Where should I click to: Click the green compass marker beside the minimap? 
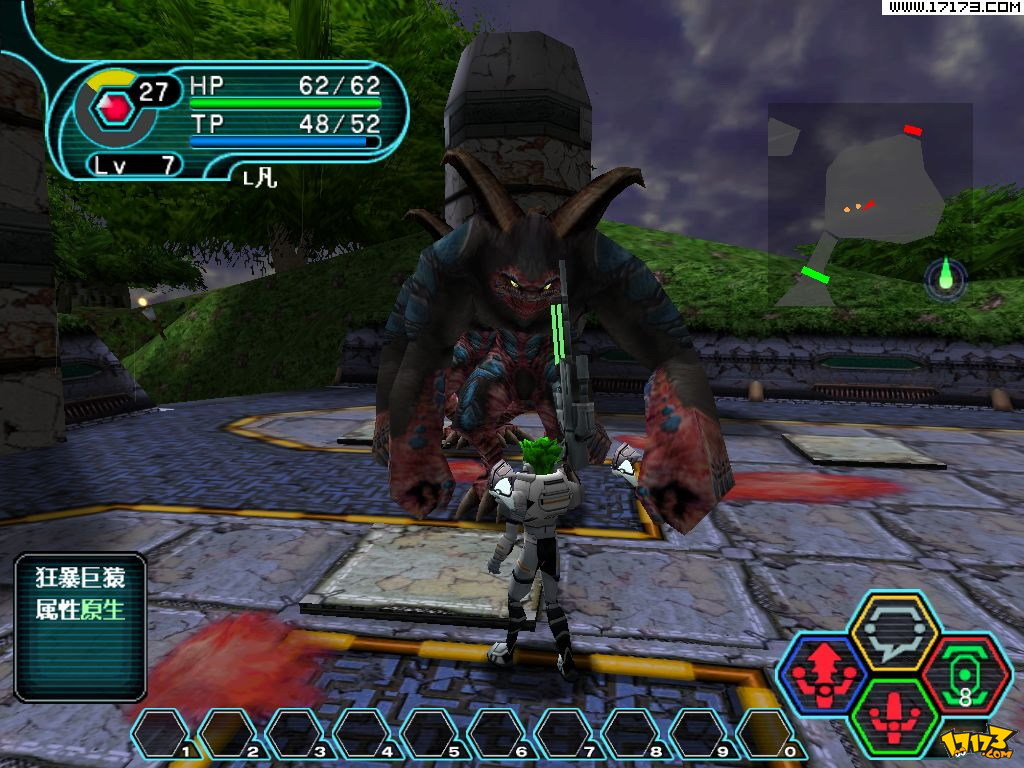[946, 278]
